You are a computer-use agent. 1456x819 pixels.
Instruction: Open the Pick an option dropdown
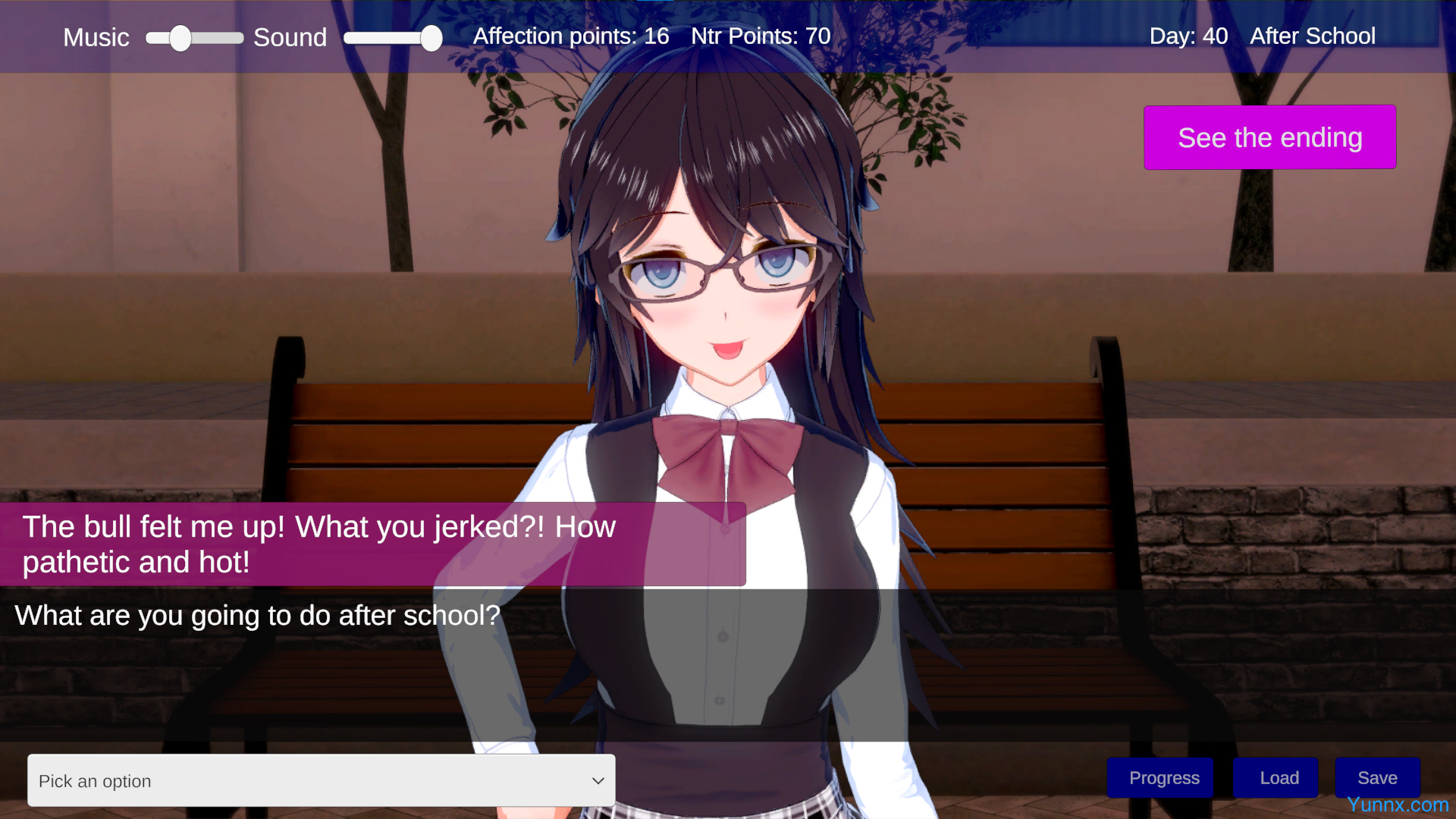pos(321,780)
